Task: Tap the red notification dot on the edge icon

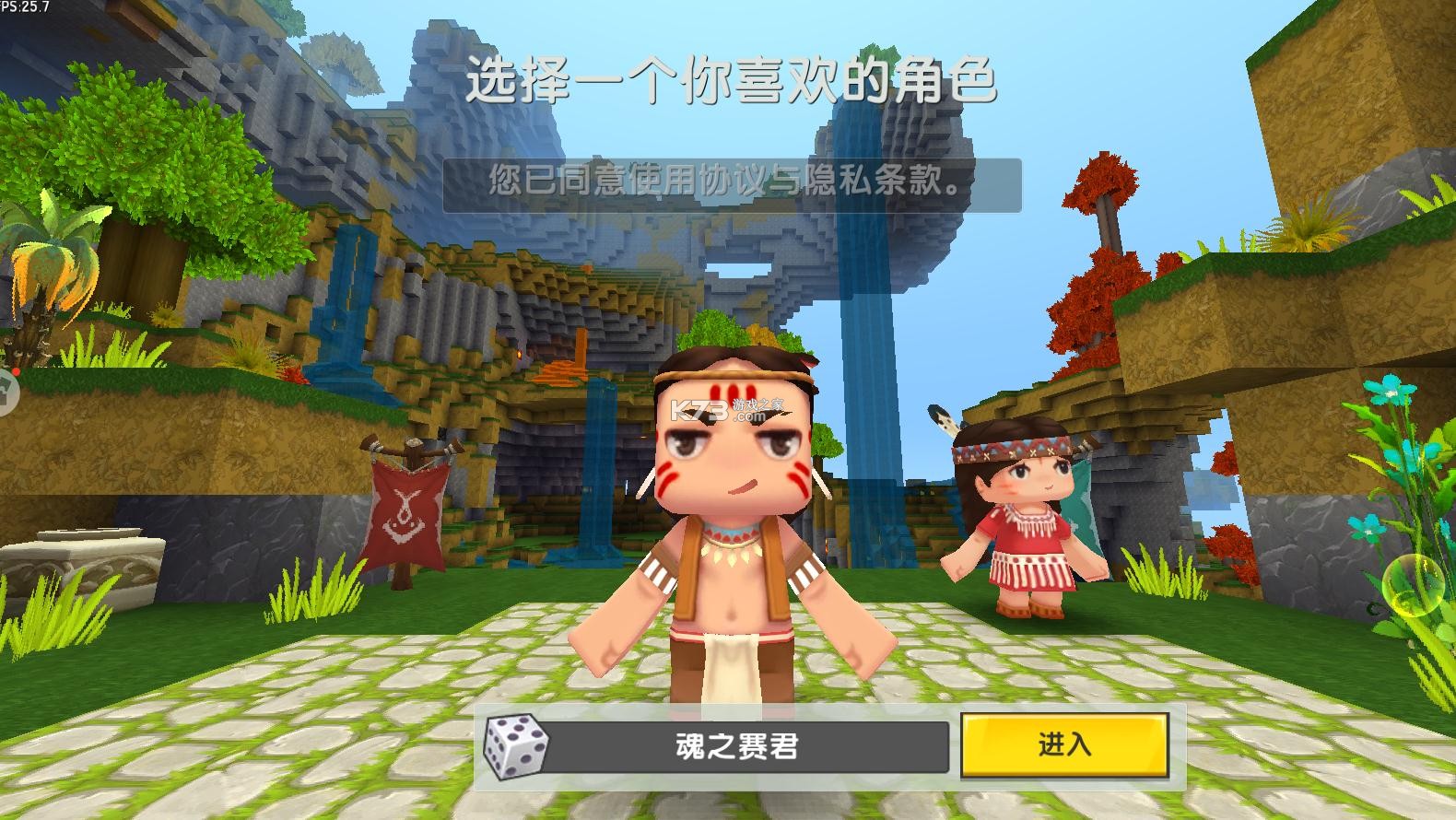Action: (16, 370)
